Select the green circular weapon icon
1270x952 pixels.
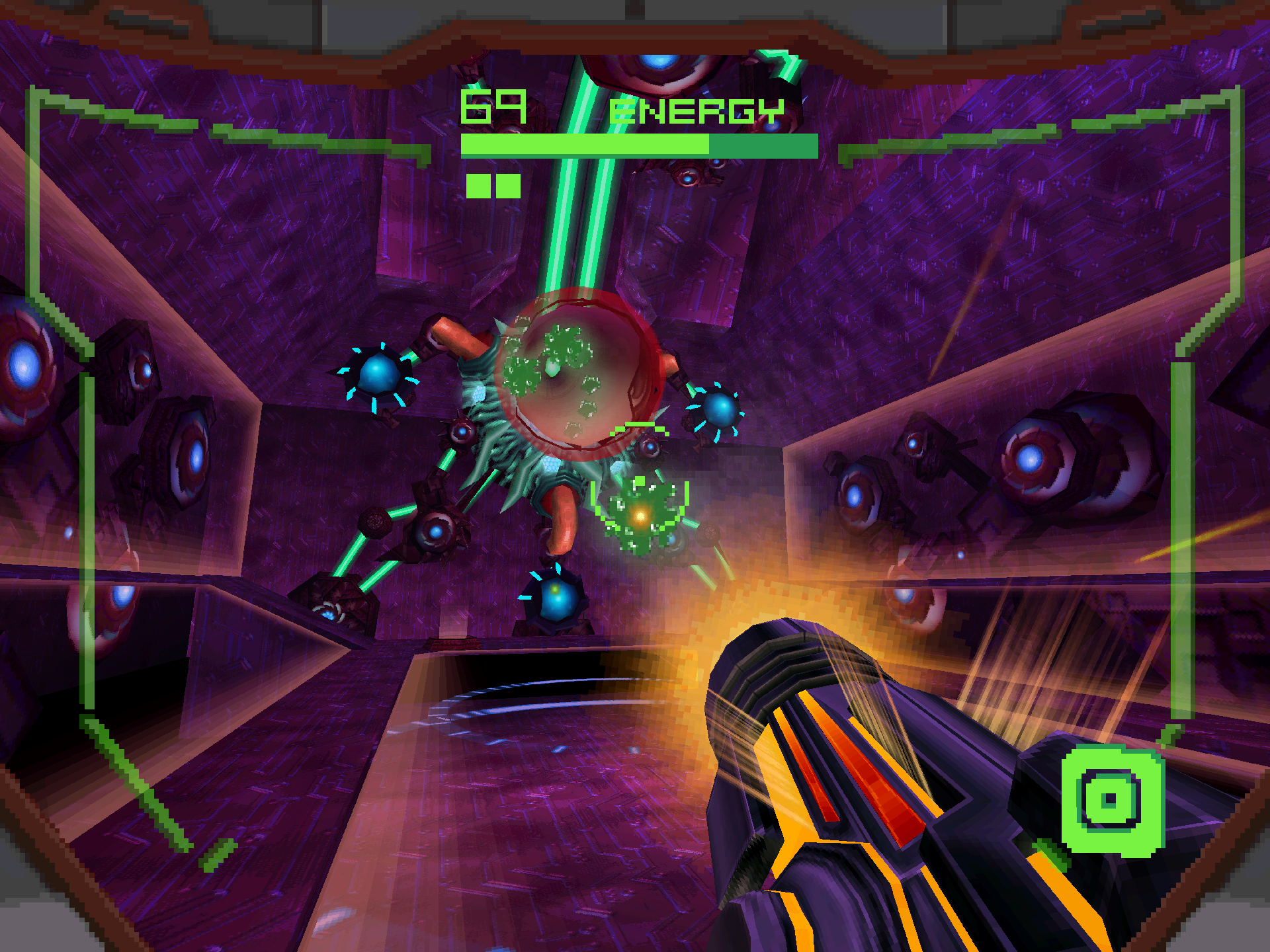coord(1111,800)
